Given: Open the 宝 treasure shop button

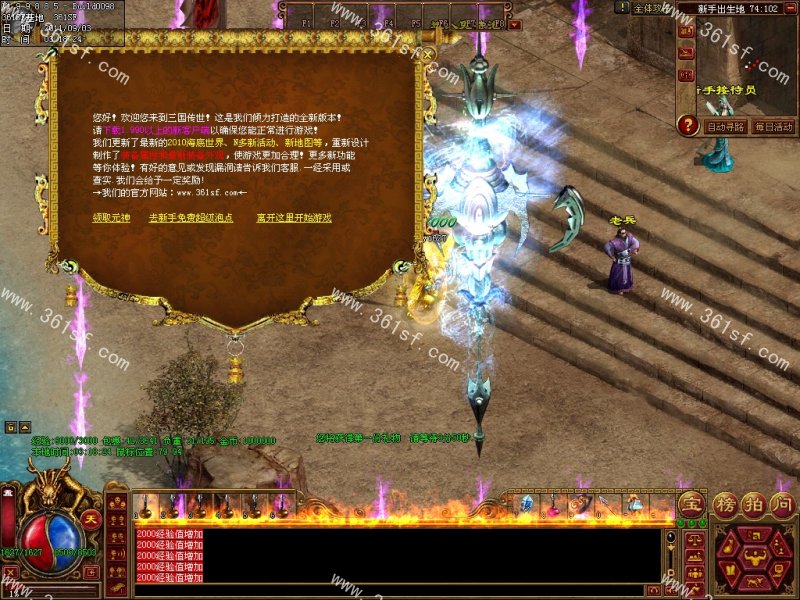Looking at the screenshot, I should pos(690,503).
